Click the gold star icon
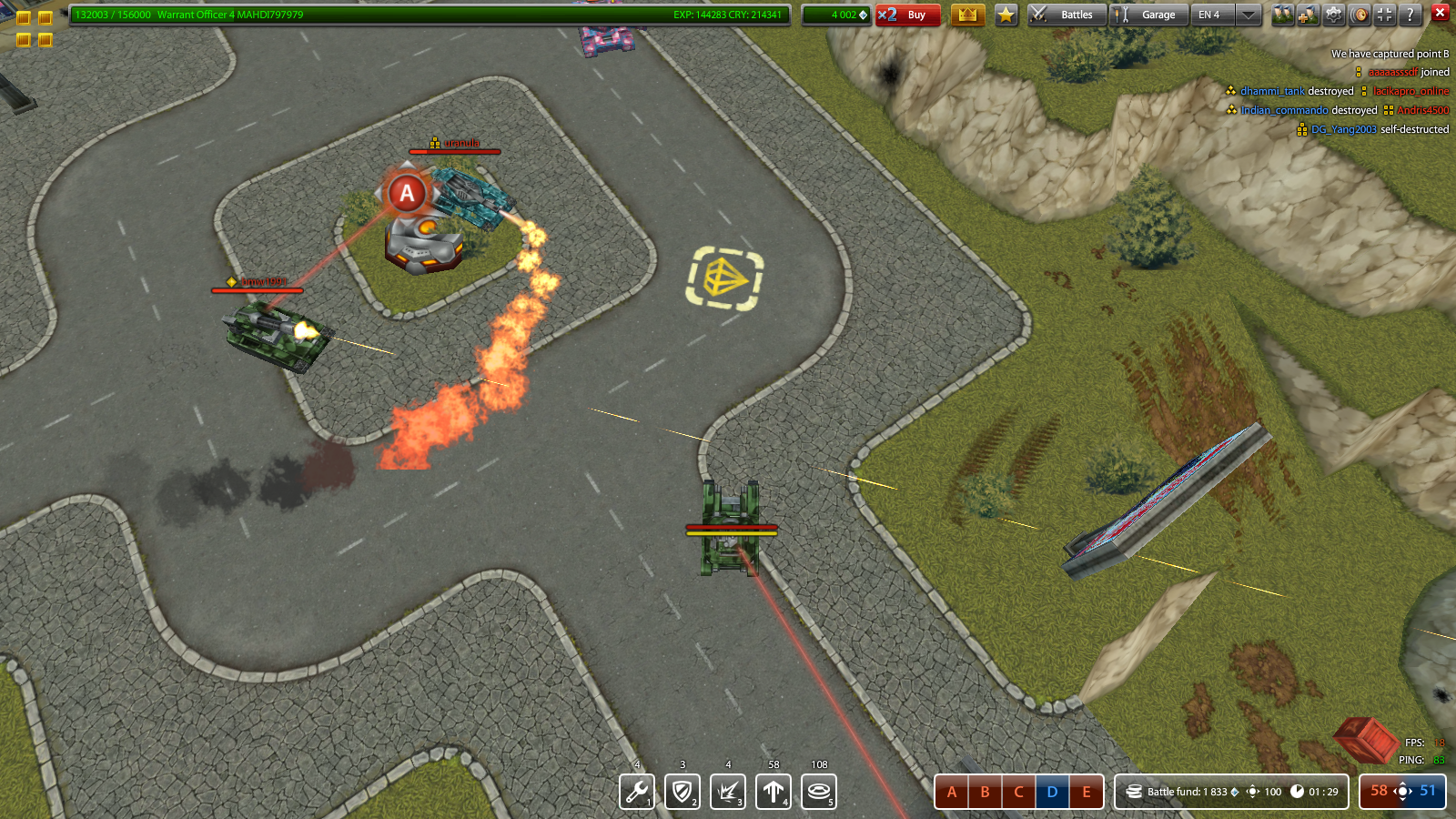Viewport: 1456px width, 819px height. pos(1006,15)
